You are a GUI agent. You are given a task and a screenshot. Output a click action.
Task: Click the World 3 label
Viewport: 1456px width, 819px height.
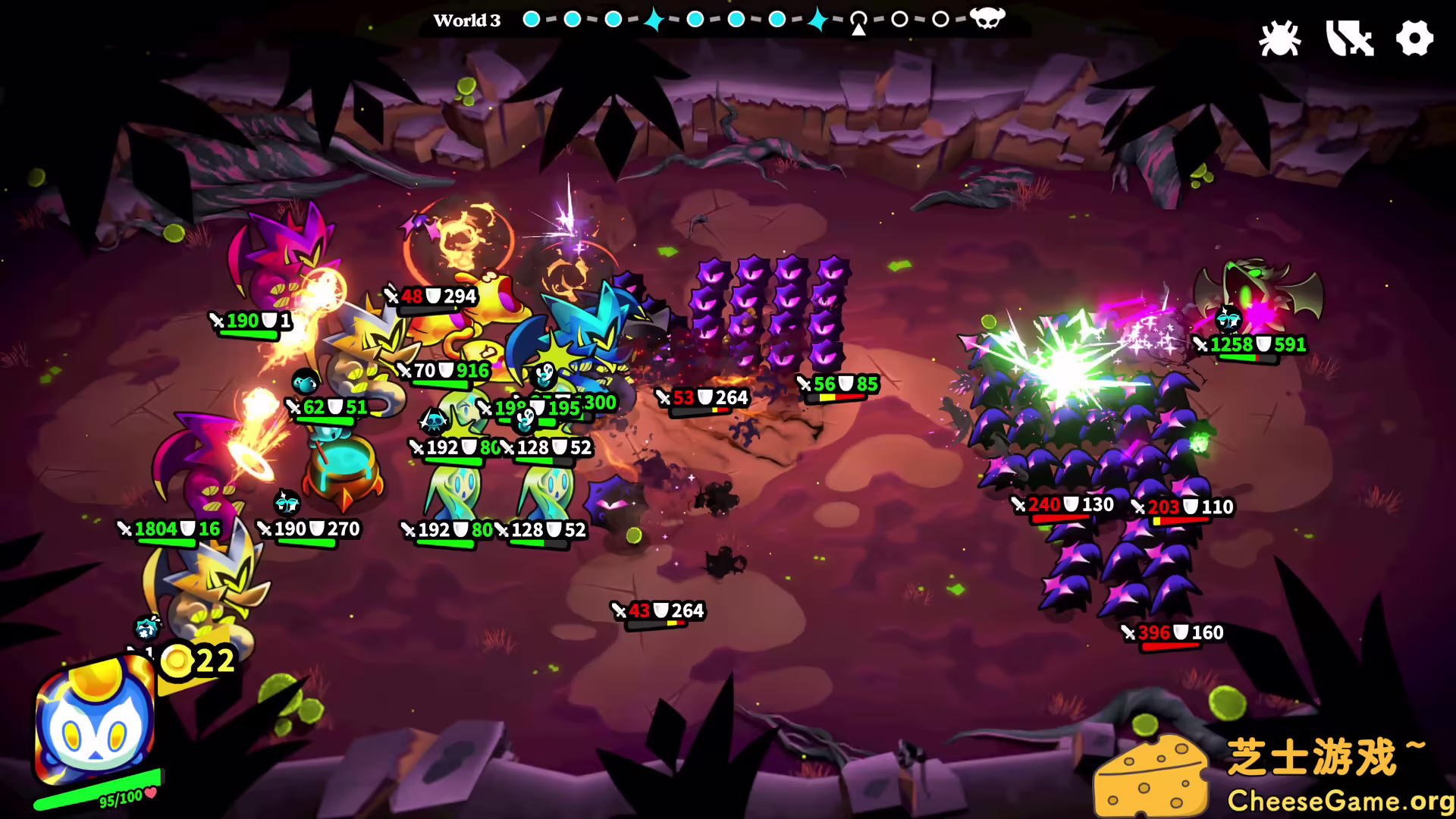pos(467,20)
